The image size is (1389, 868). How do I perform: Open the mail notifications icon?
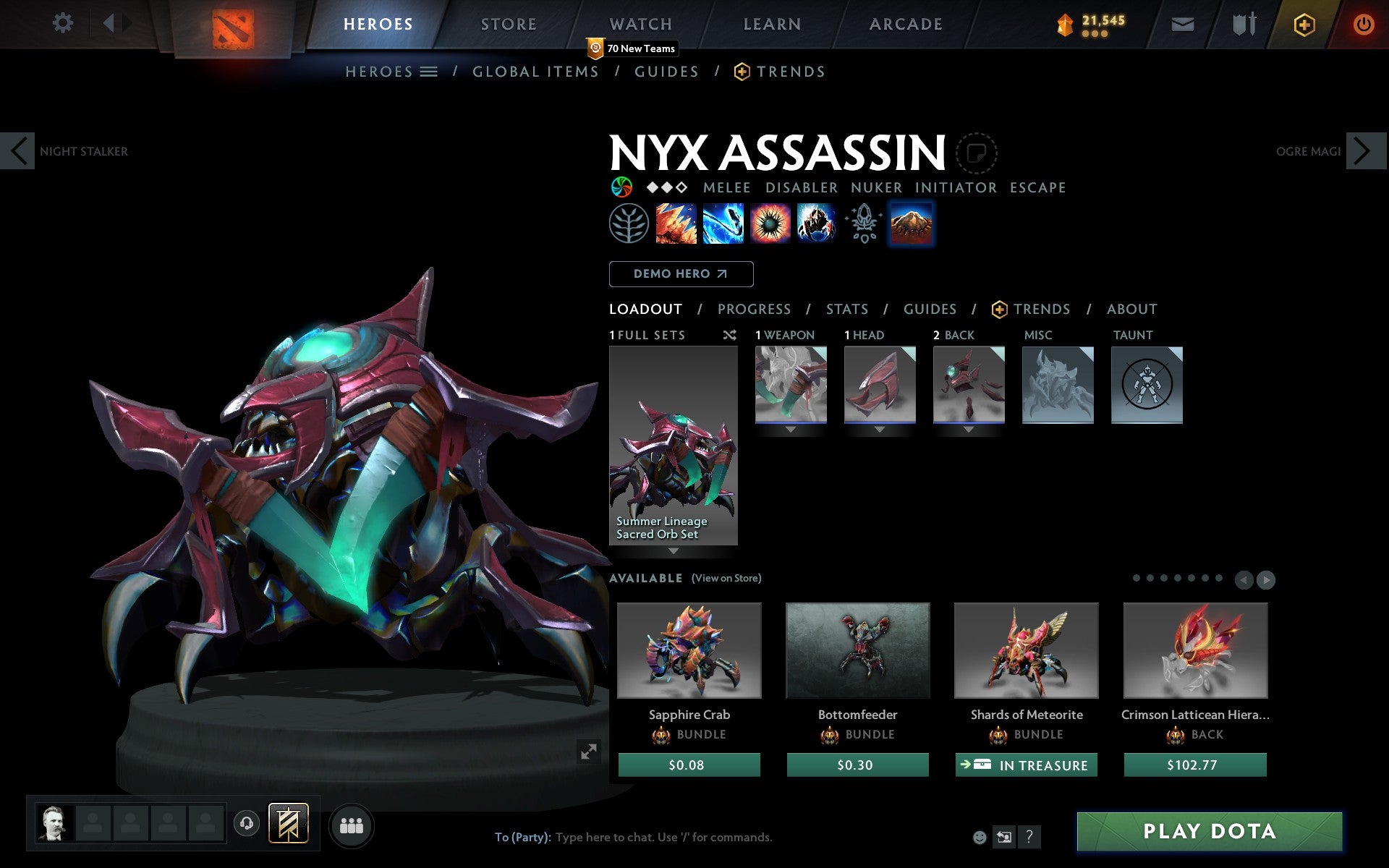[1182, 24]
